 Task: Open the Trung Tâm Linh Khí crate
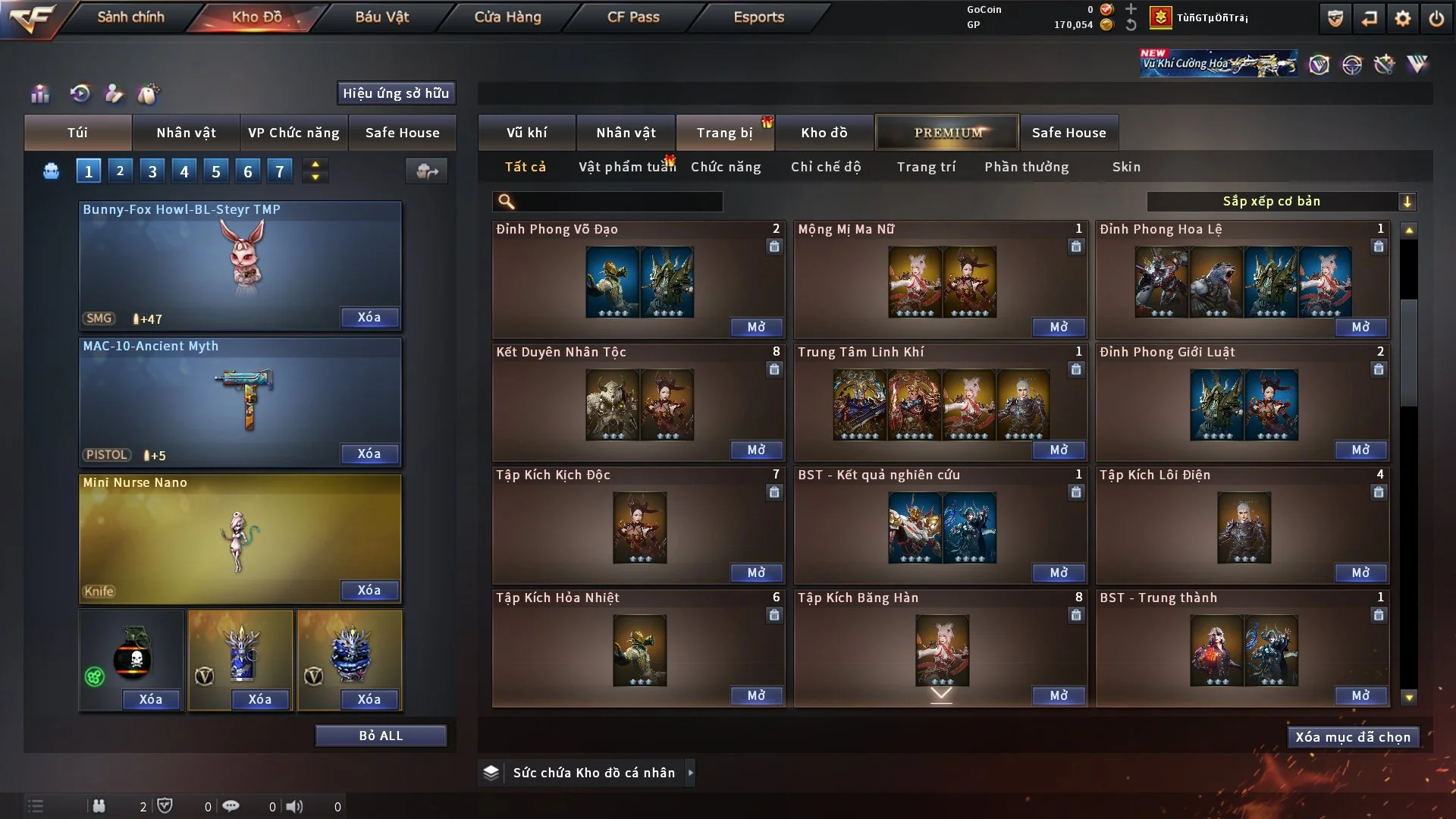point(1059,450)
